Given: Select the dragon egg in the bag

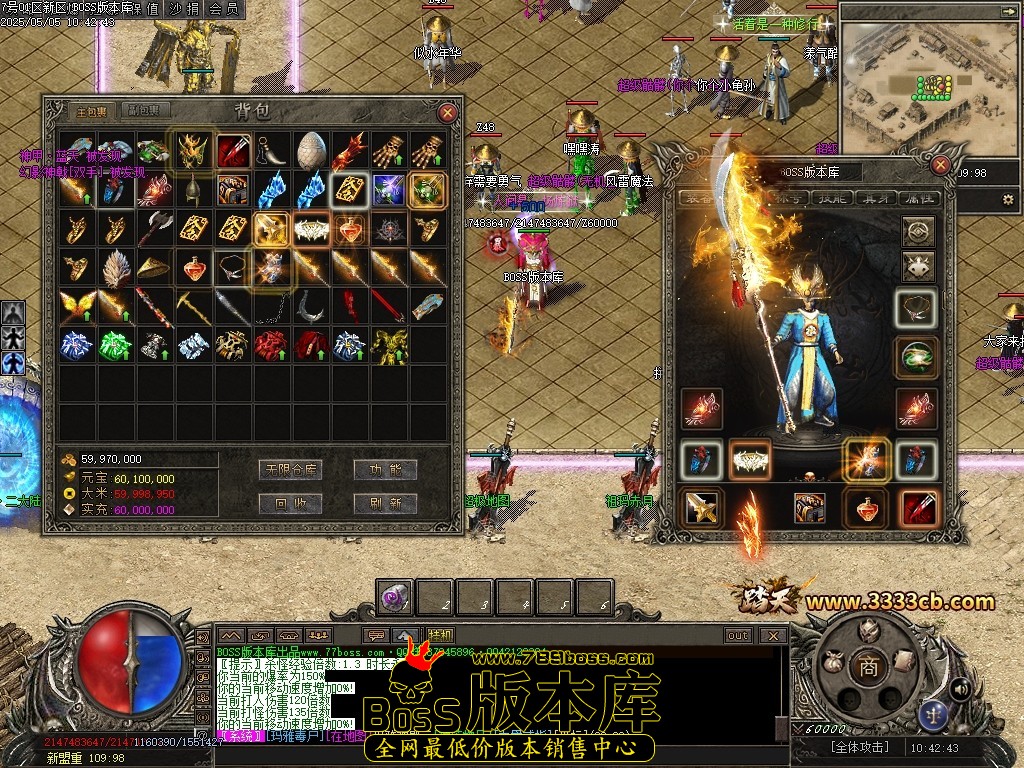Looking at the screenshot, I should click(311, 150).
